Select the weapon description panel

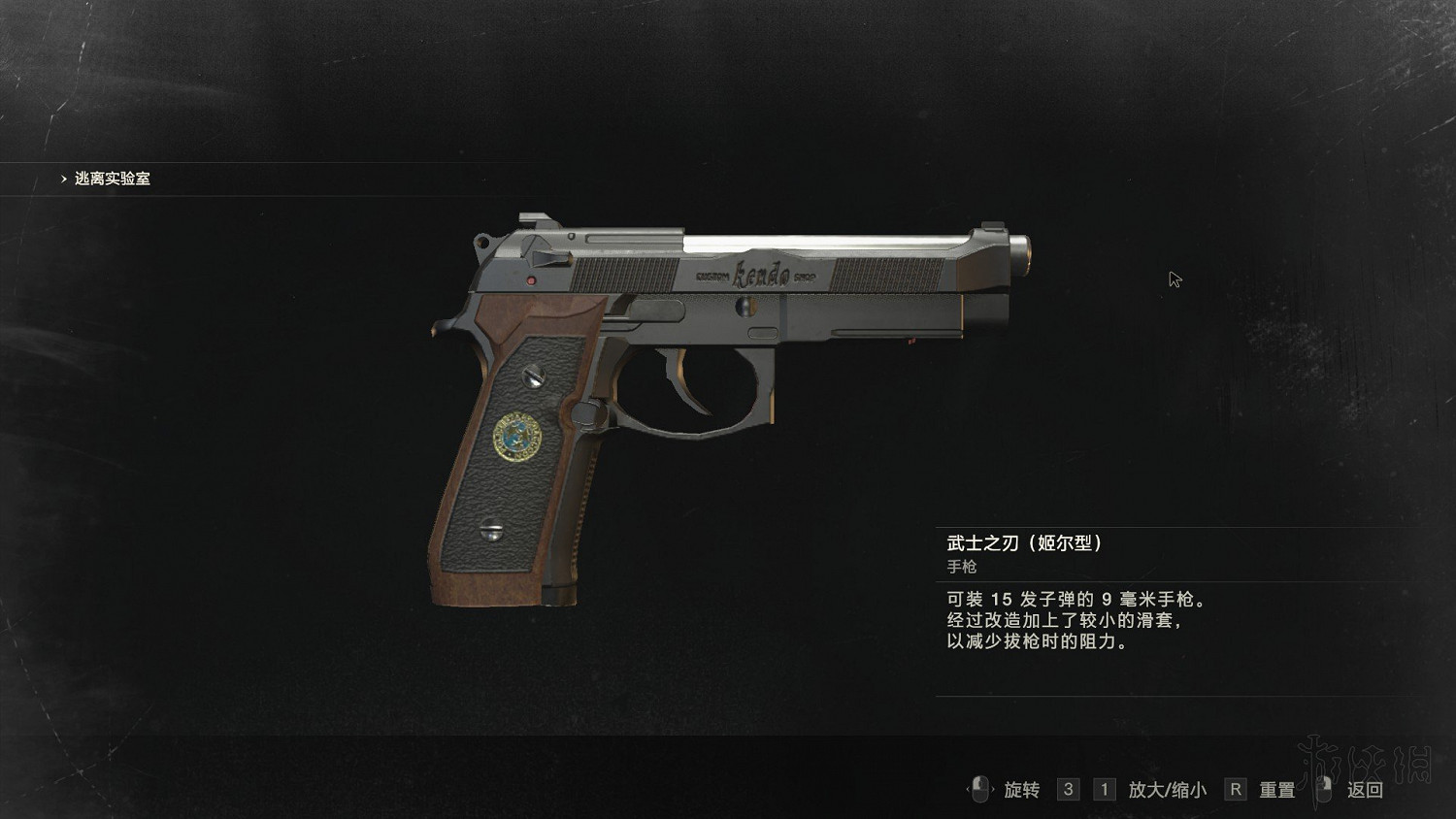click(x=1077, y=619)
